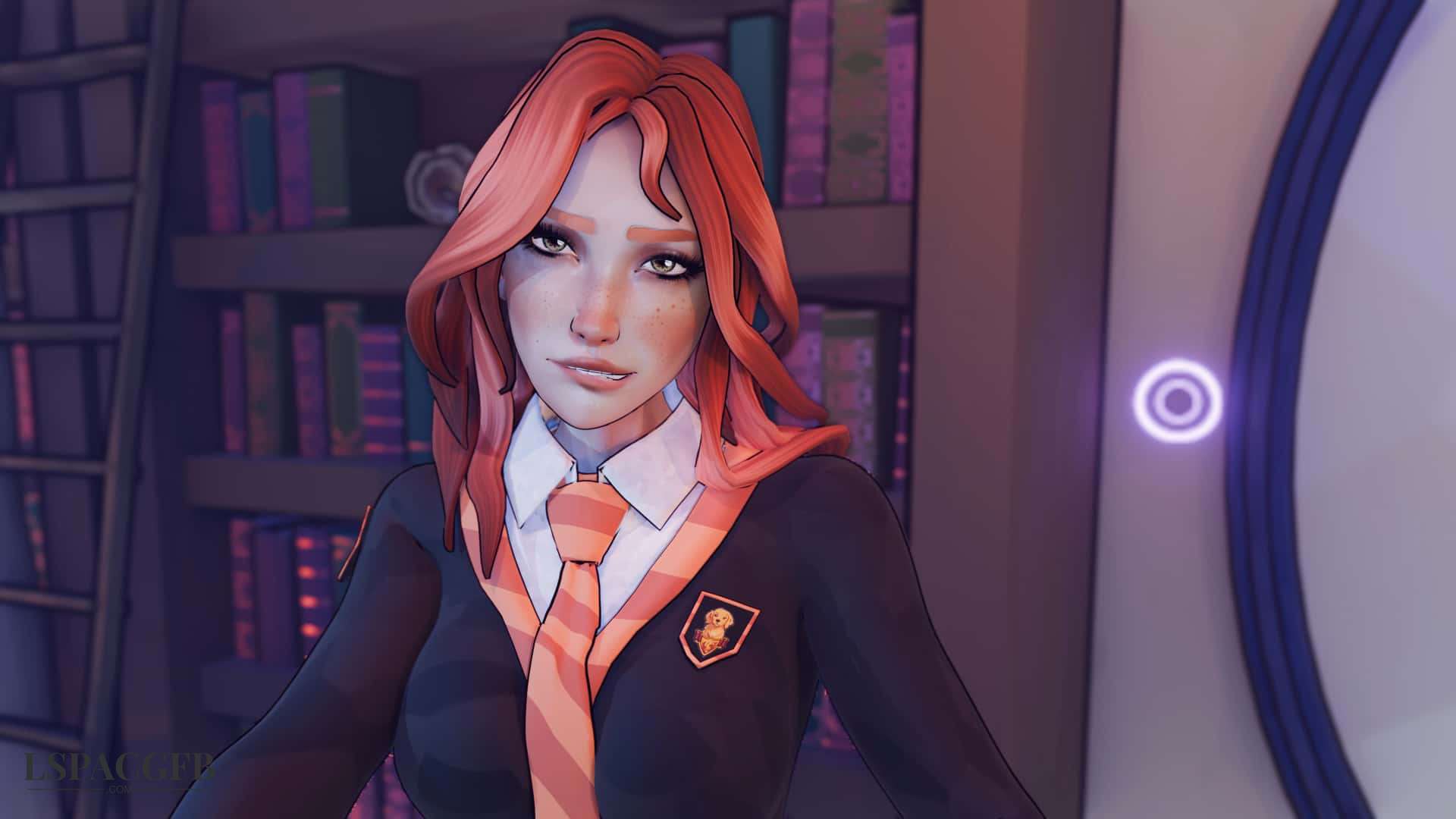Click the glowing purple ring interaction marker
1456x819 pixels.
pyautogui.click(x=1178, y=399)
